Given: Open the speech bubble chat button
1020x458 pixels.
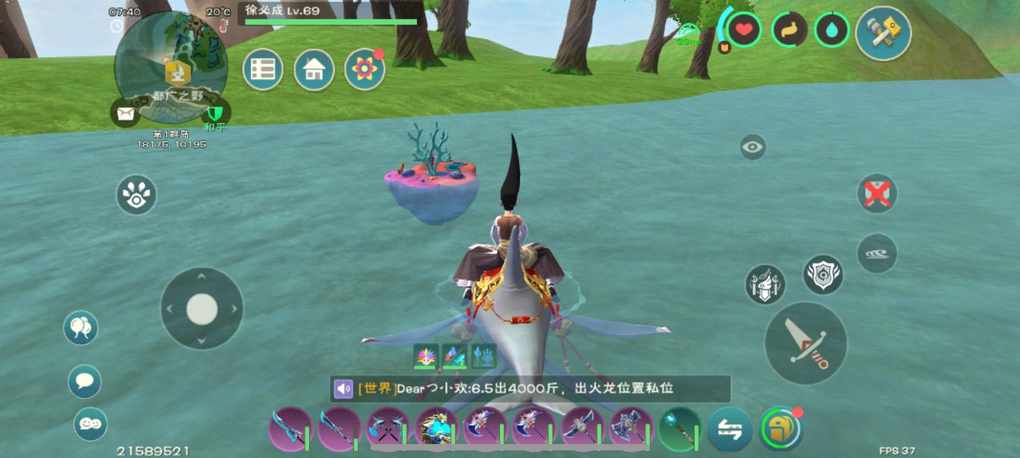Looking at the screenshot, I should (x=85, y=381).
